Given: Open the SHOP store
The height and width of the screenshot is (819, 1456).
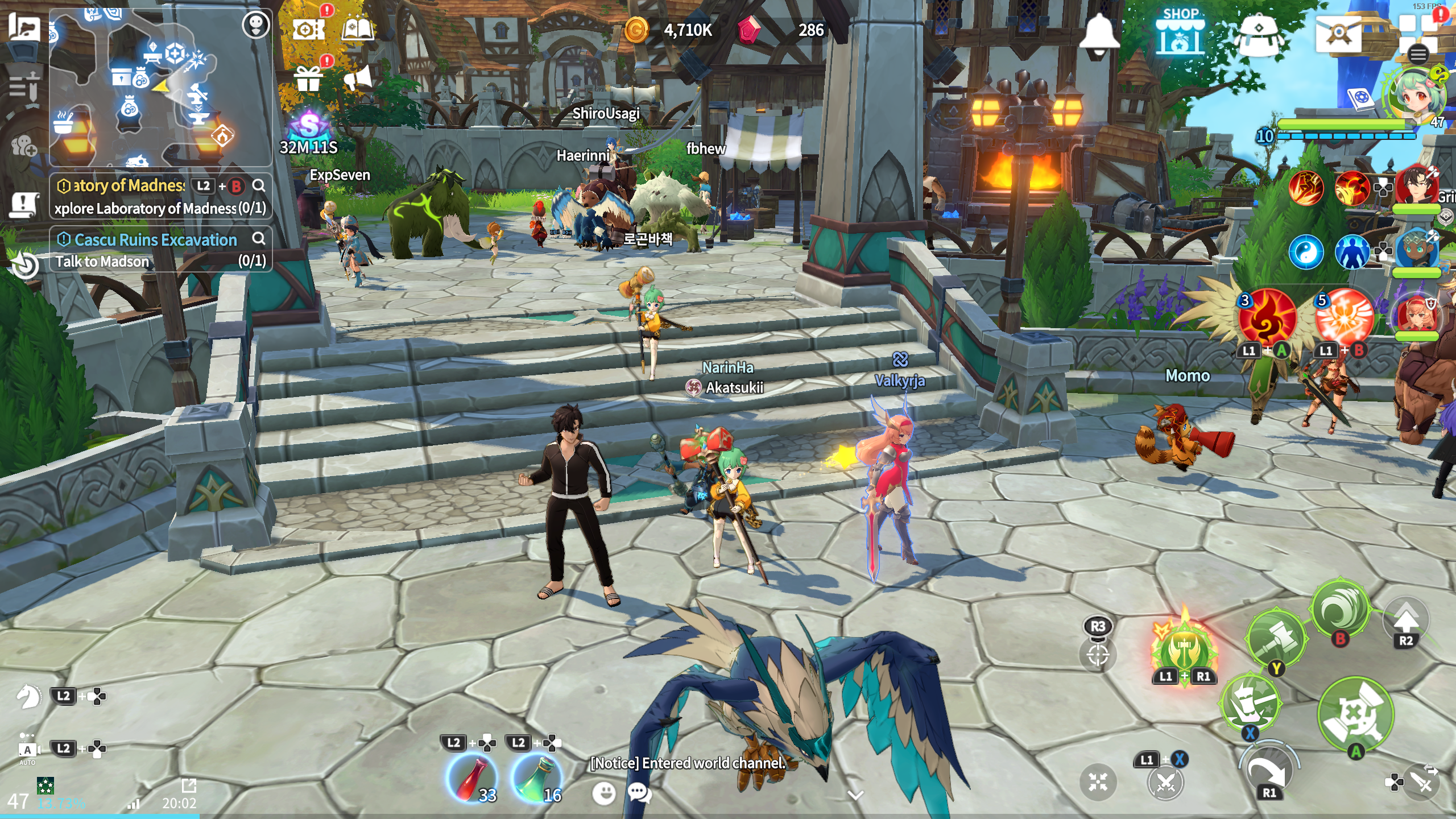Looking at the screenshot, I should click(1180, 33).
